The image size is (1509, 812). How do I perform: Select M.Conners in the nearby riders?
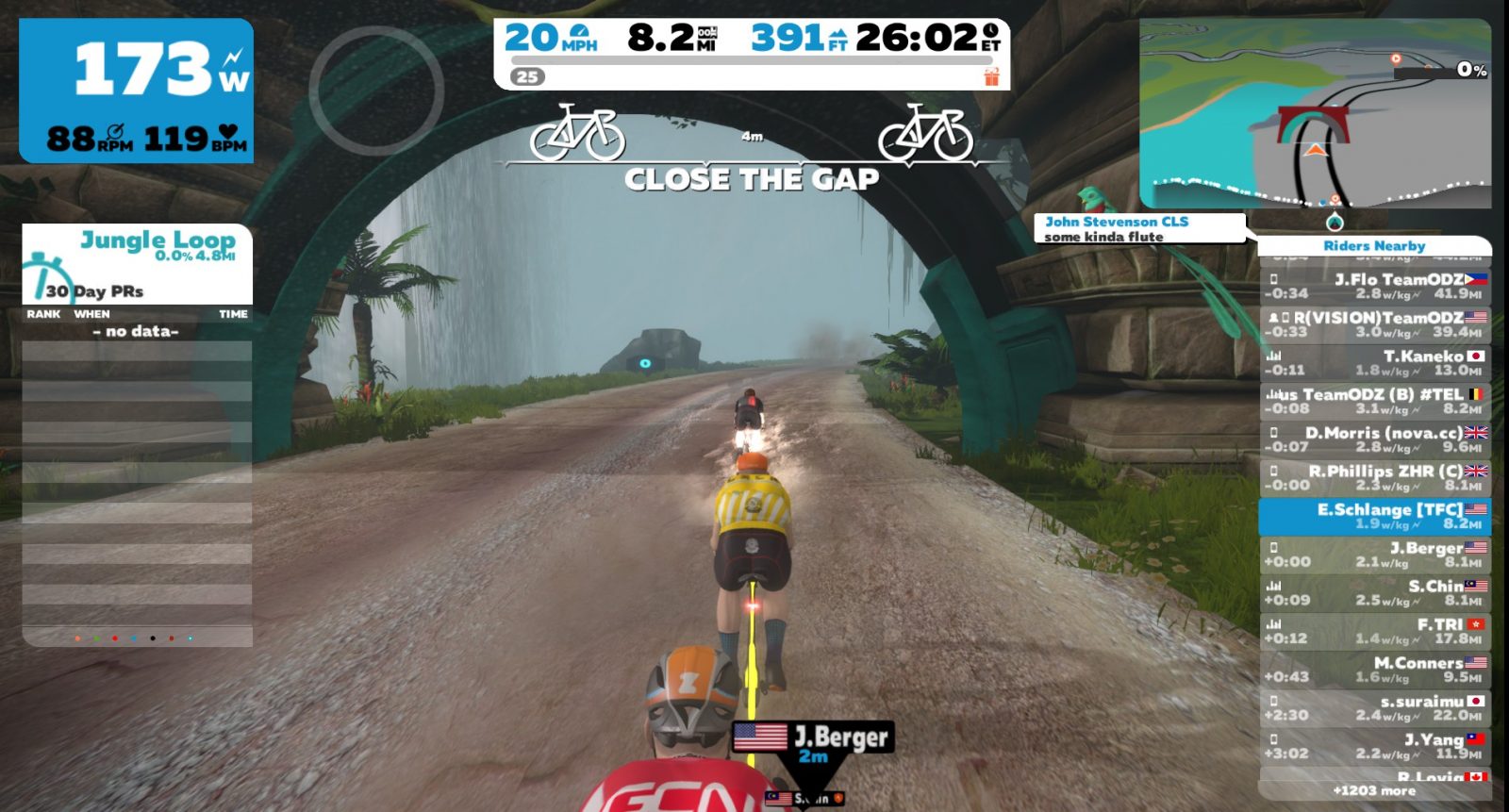1375,670
